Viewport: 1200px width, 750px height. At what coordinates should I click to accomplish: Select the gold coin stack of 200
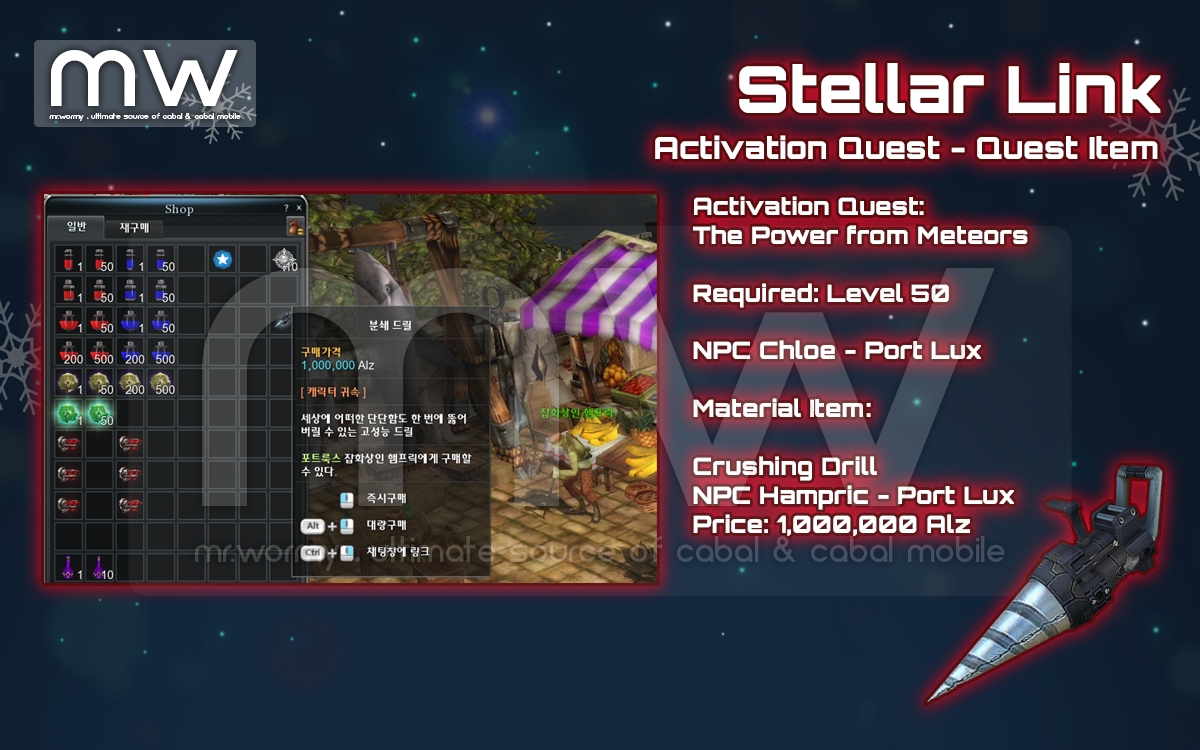tap(130, 383)
